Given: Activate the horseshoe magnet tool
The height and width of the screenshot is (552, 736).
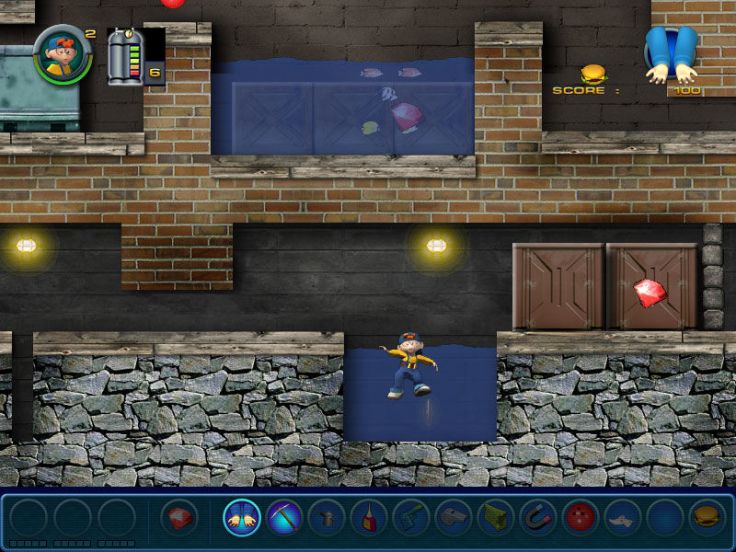Looking at the screenshot, I should pyautogui.click(x=538, y=517).
